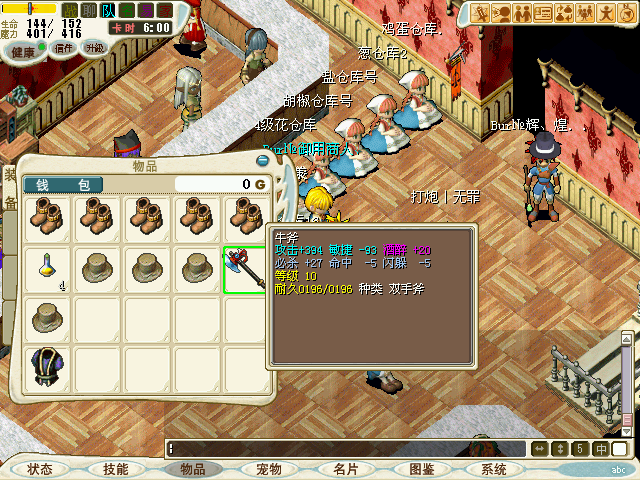Open the 系统 system menu
The width and height of the screenshot is (640, 480).
tap(494, 468)
